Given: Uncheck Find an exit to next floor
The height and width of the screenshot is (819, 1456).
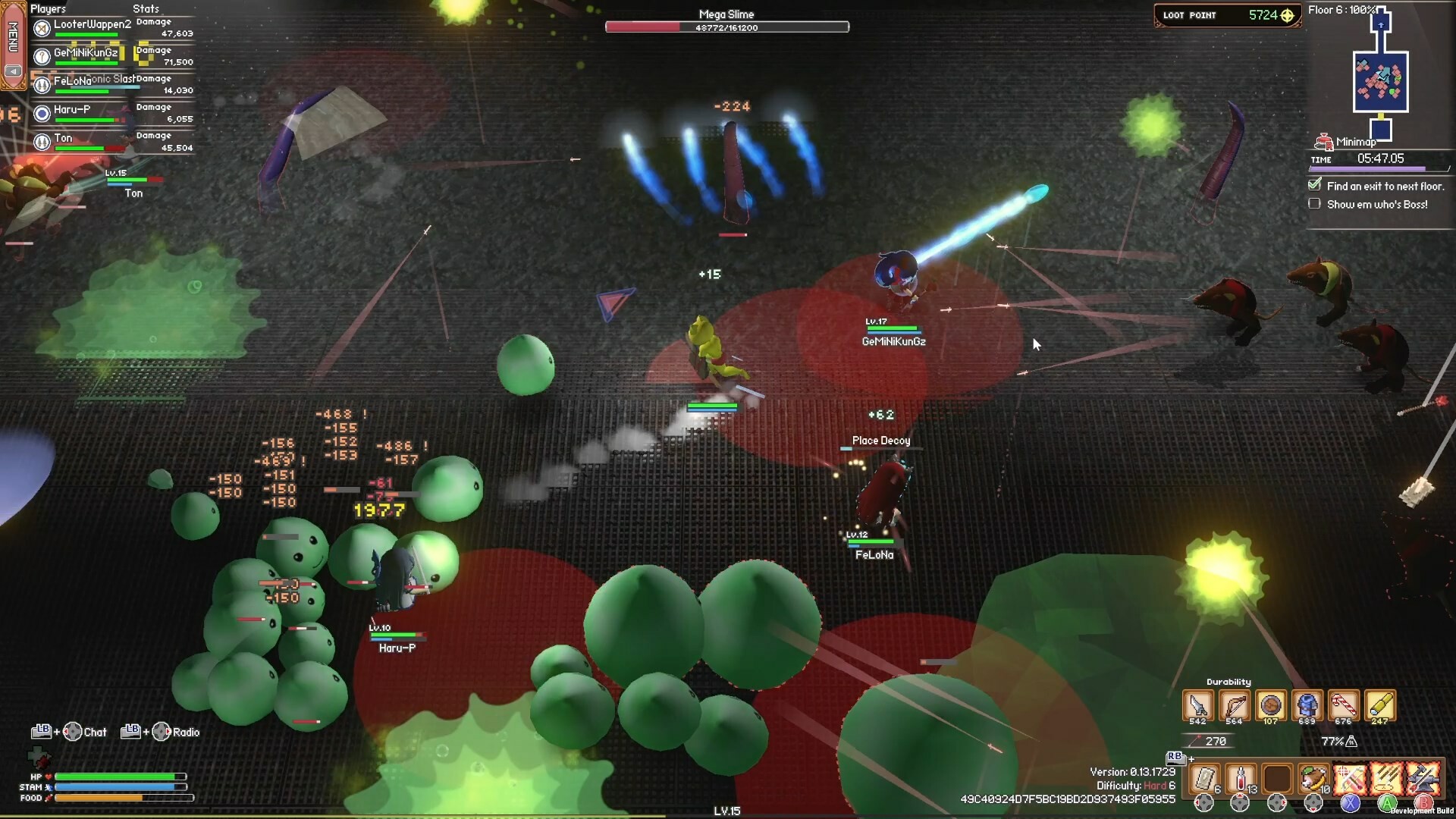Looking at the screenshot, I should coord(1314,185).
